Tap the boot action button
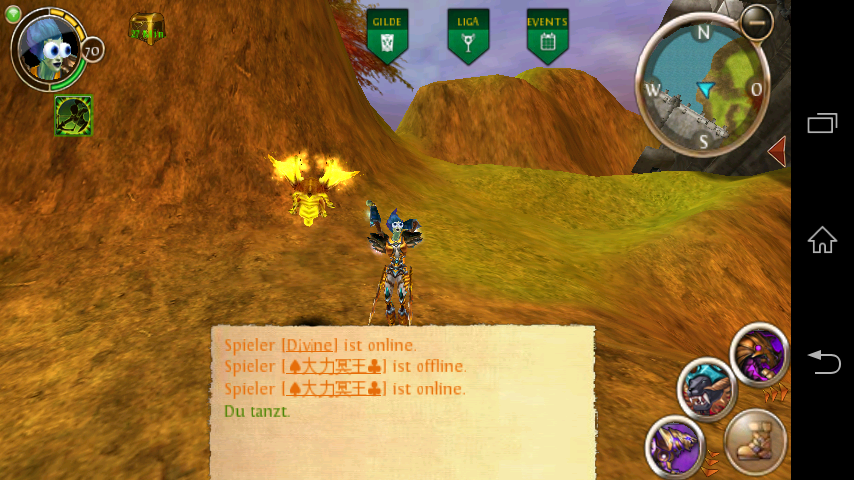 (755, 441)
